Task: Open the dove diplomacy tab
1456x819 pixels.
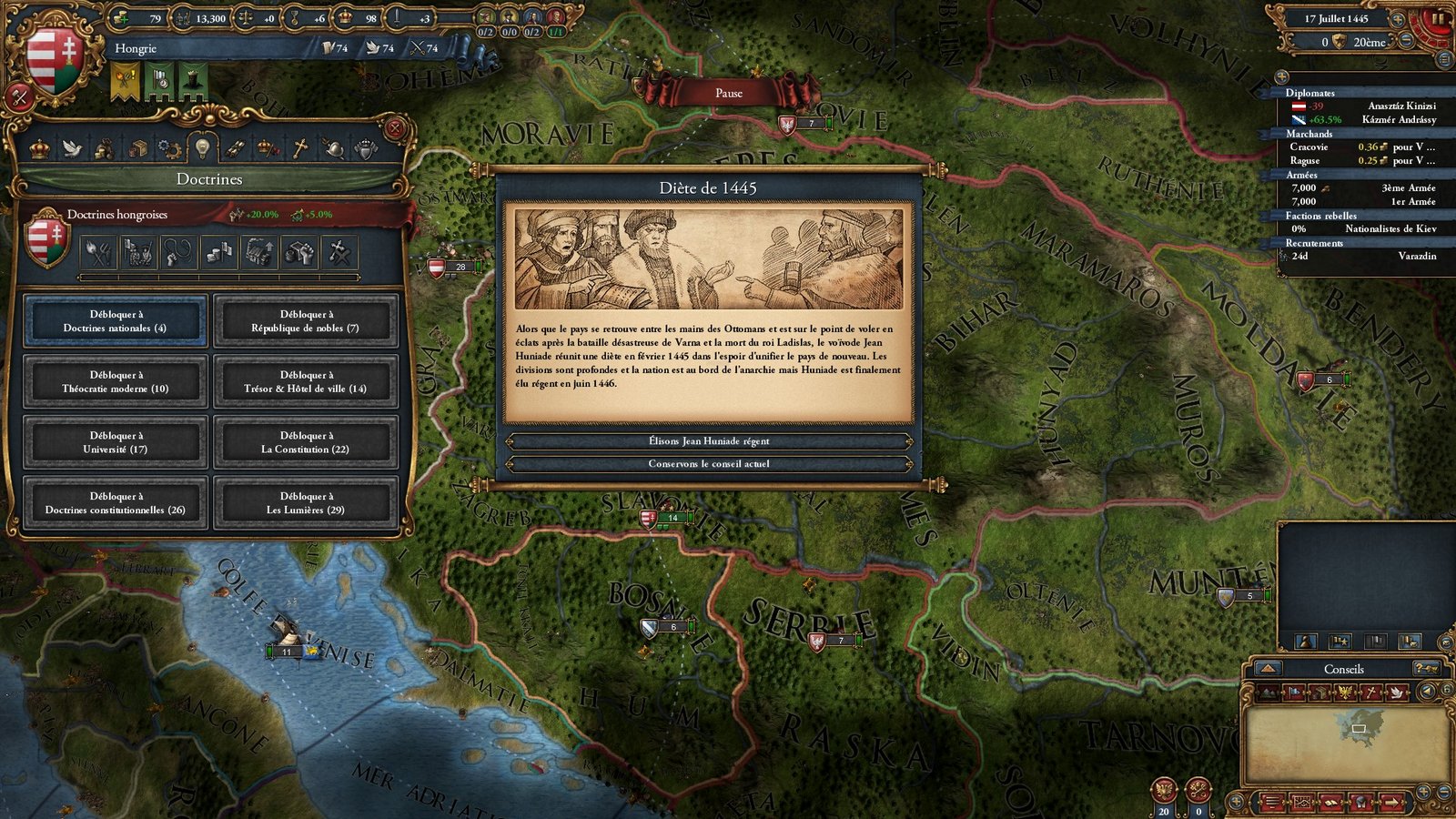Action: pos(72,148)
